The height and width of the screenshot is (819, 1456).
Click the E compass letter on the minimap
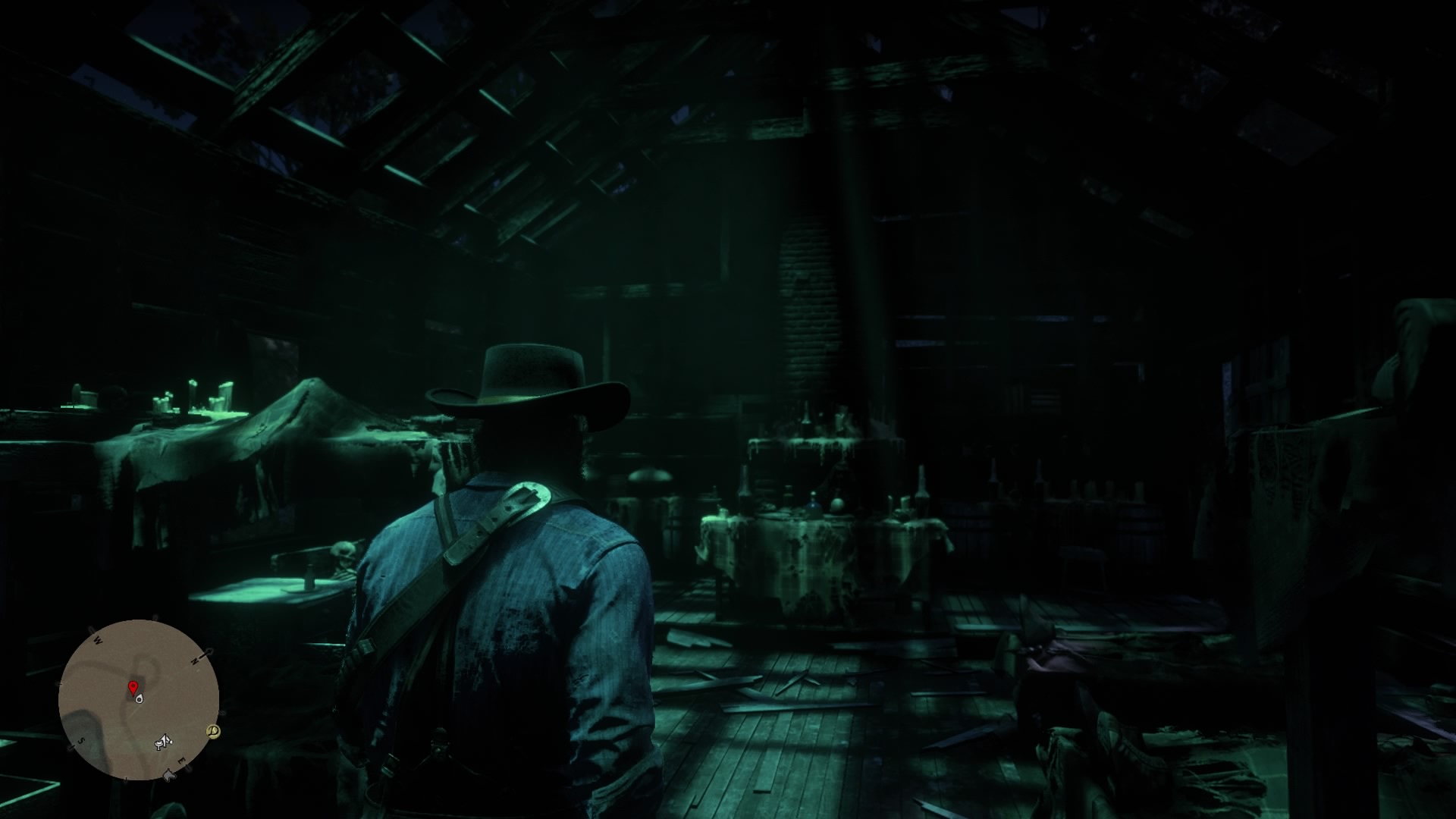tap(181, 761)
